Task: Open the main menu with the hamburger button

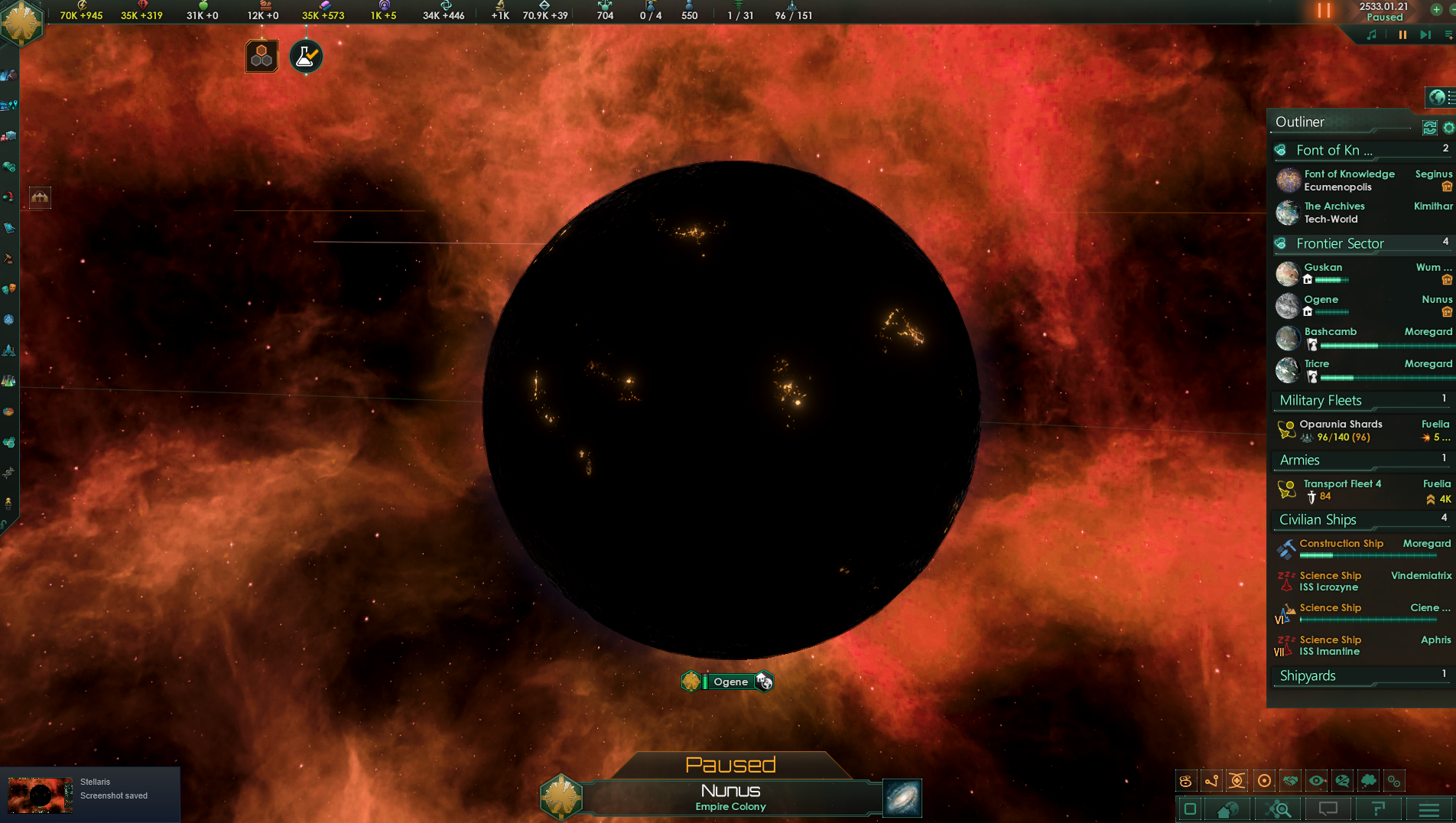Action: click(x=1430, y=808)
